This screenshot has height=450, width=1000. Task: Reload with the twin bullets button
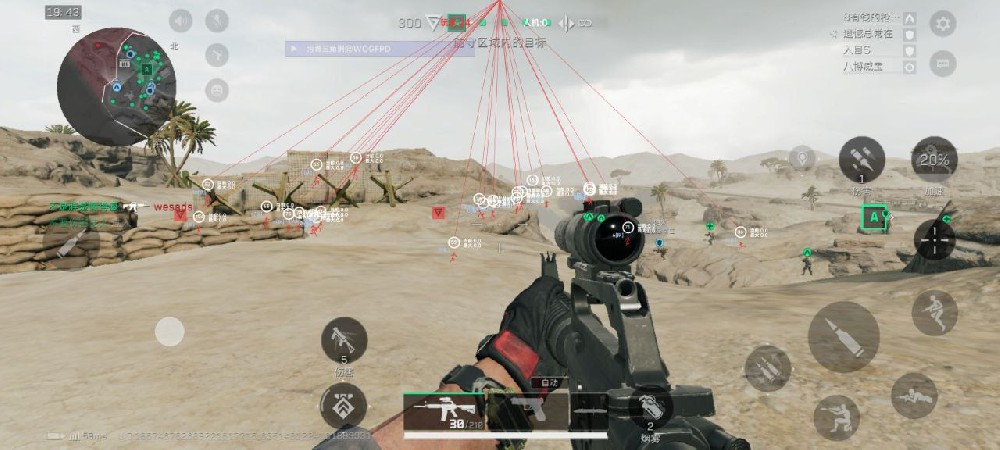(x=767, y=368)
